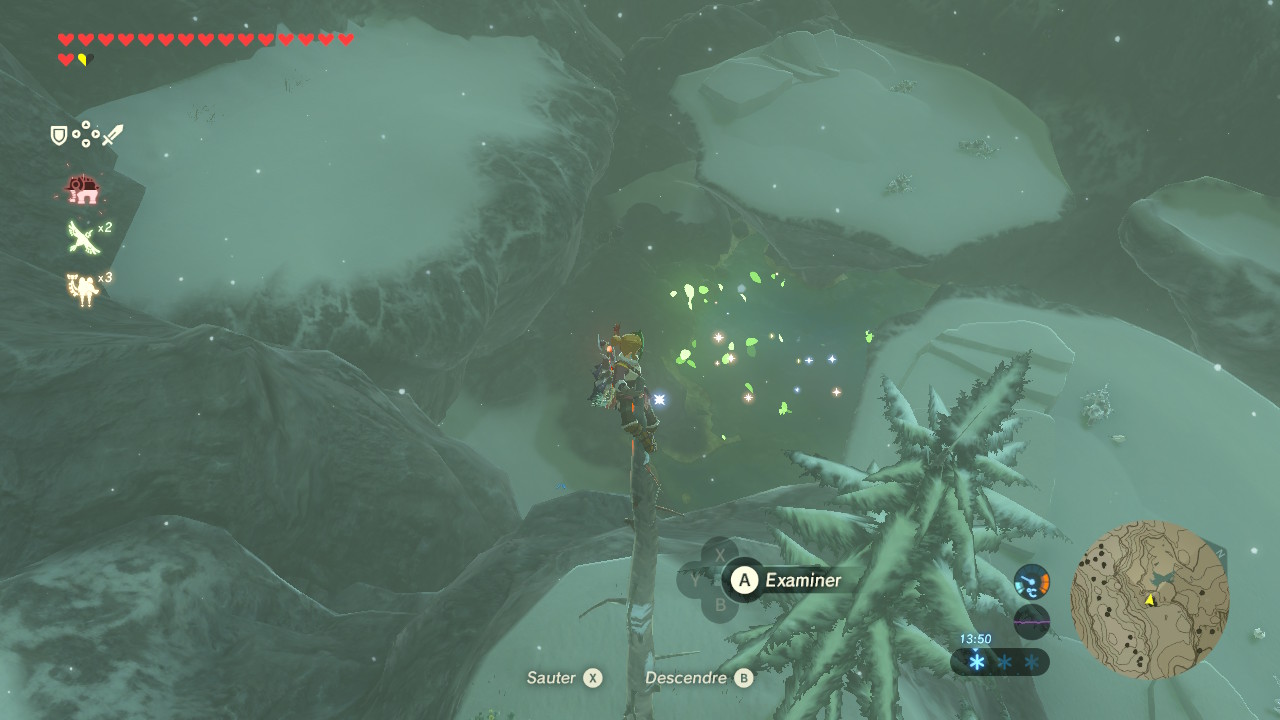Click the yellow player arrow on the minimap

point(1150,600)
